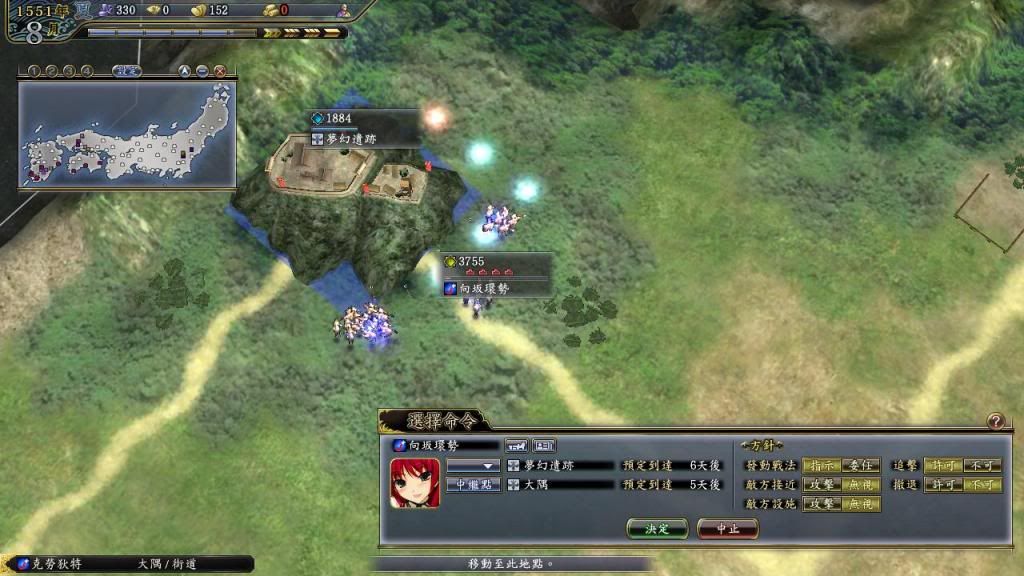Open the minimap 設定 settings button
1024x576 pixels.
point(127,71)
